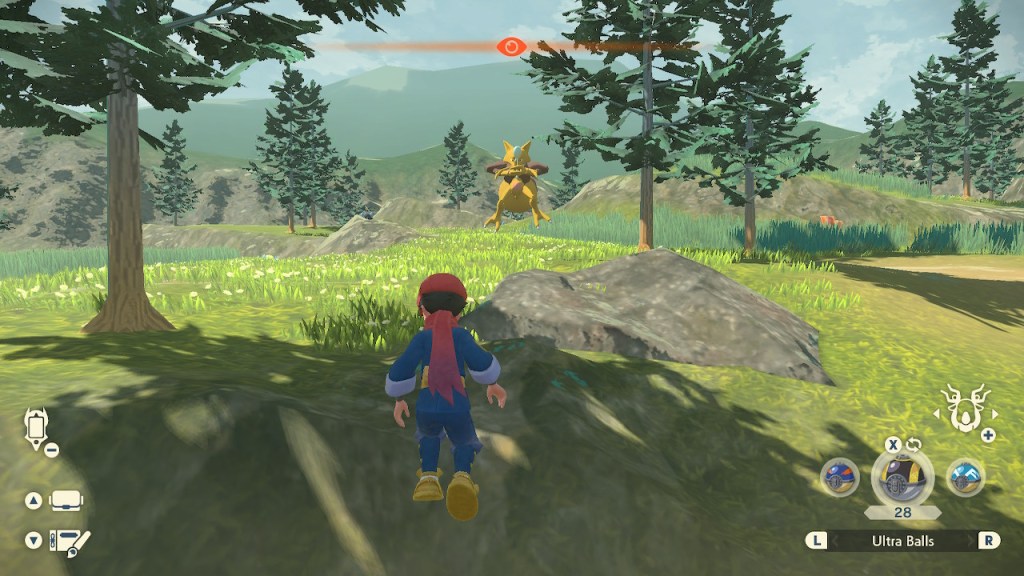1024x576 pixels.
Task: Select the Ultra Ball in the item wheel
Action: pyautogui.click(x=903, y=477)
